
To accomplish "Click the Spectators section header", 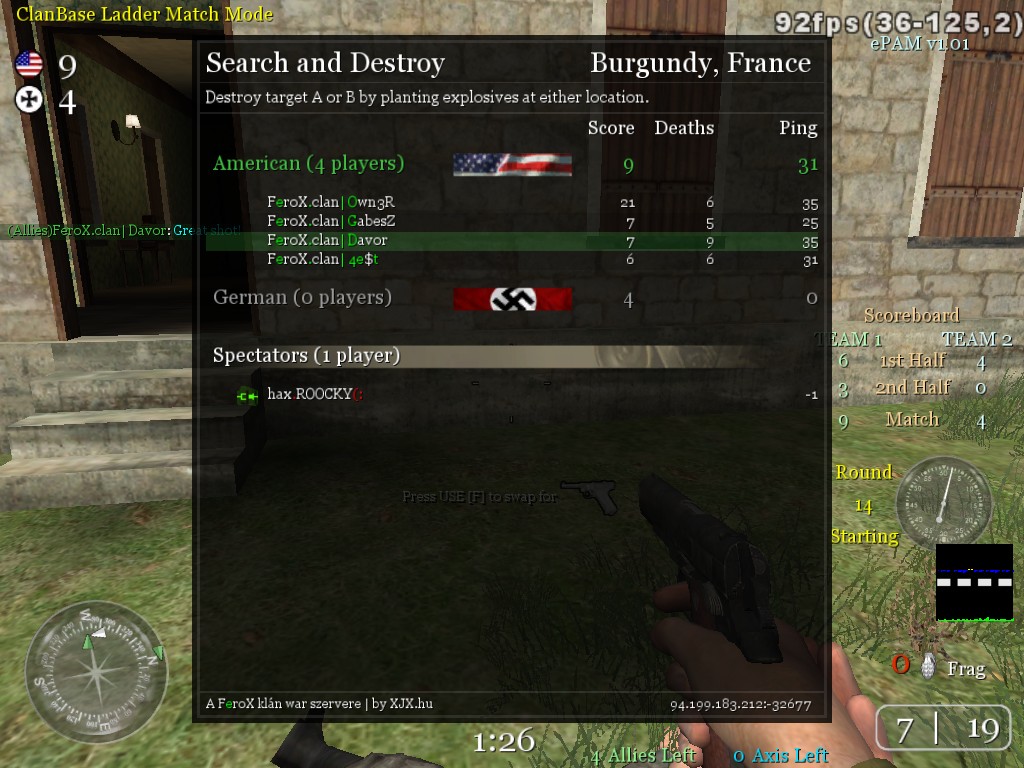I will click(x=306, y=355).
